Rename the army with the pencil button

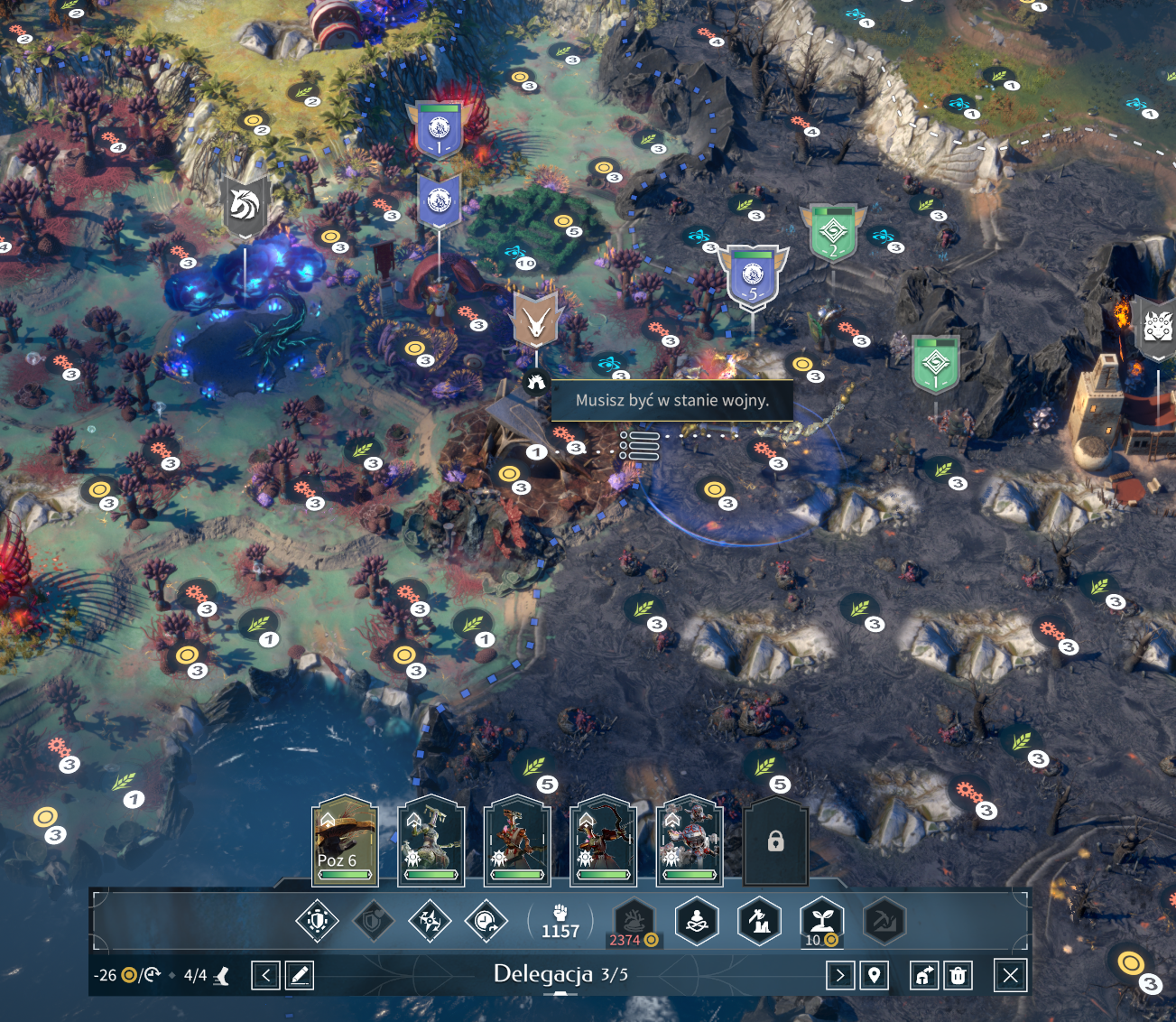click(x=300, y=975)
